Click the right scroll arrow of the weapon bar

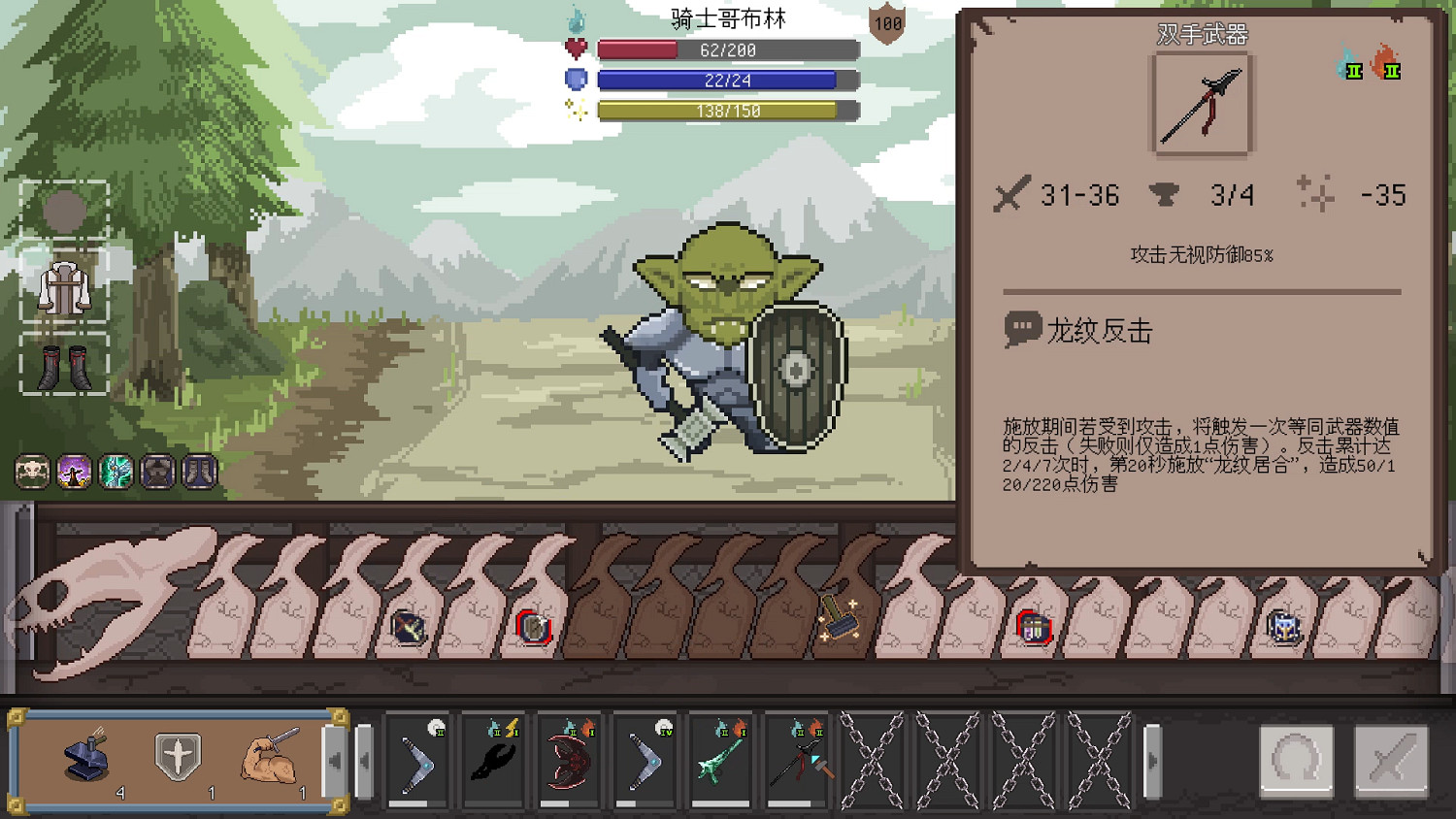click(1153, 762)
